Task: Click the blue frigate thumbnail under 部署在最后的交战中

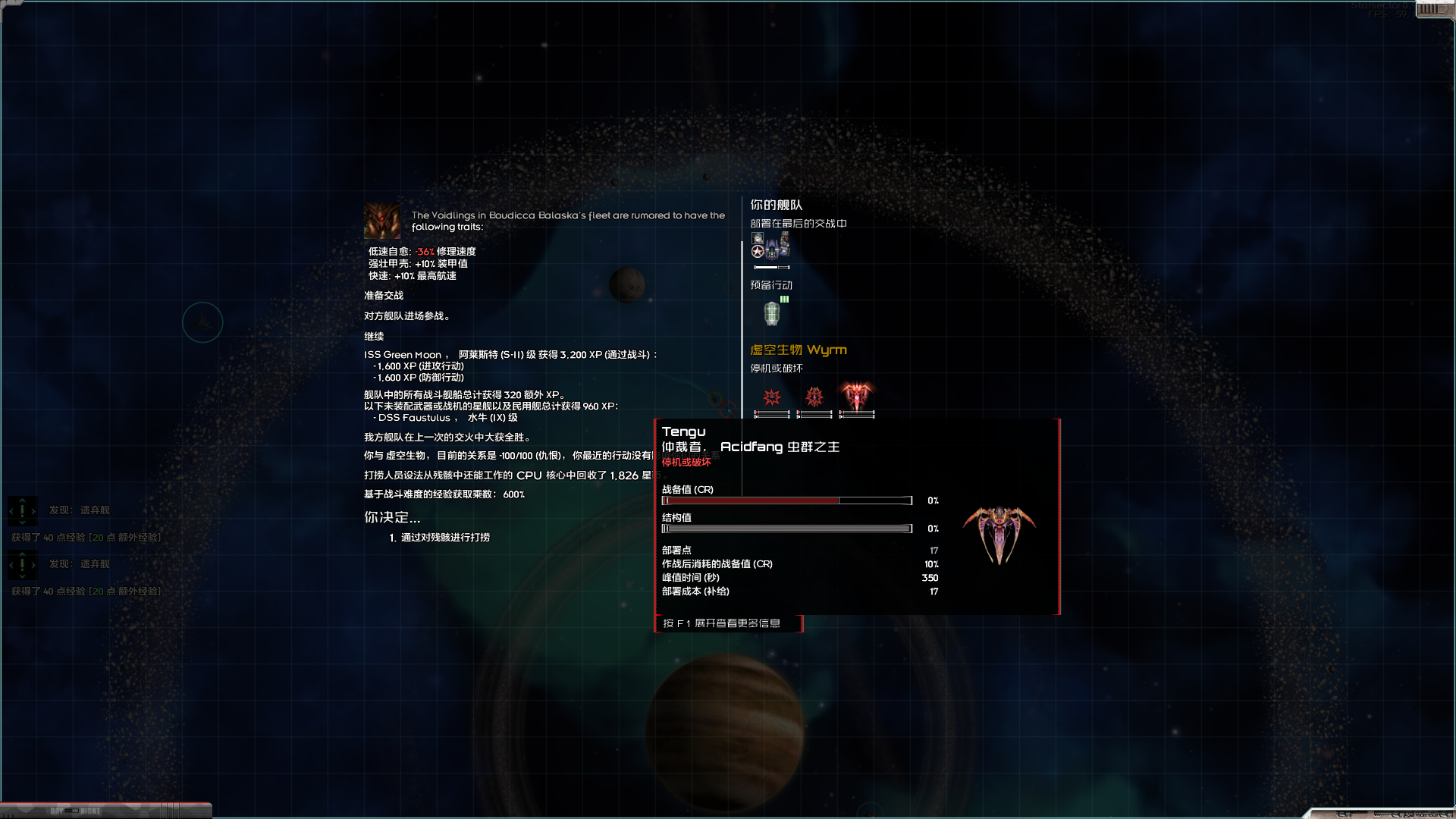Action: click(771, 249)
